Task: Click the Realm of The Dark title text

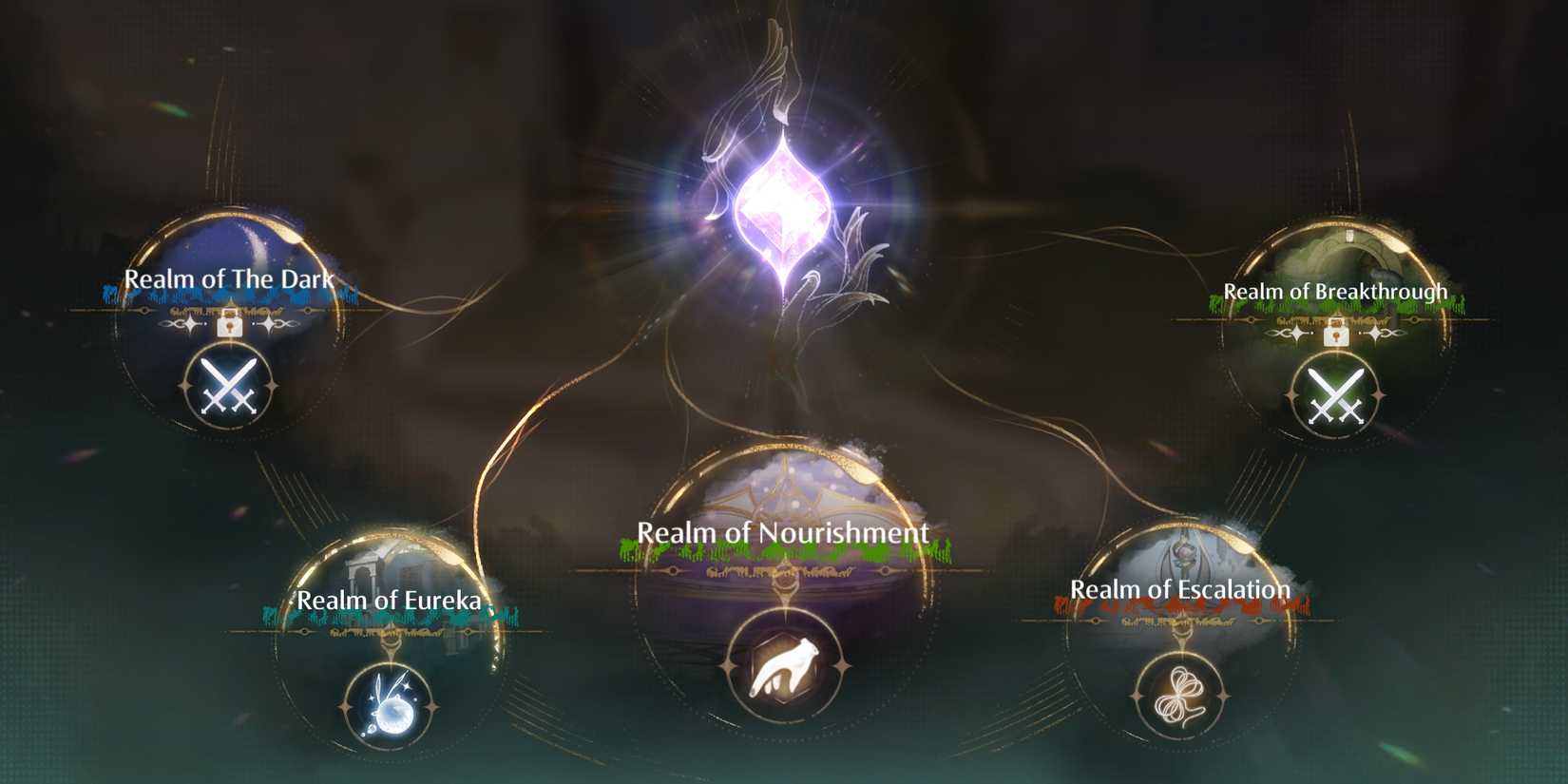Action: pyautogui.click(x=228, y=279)
